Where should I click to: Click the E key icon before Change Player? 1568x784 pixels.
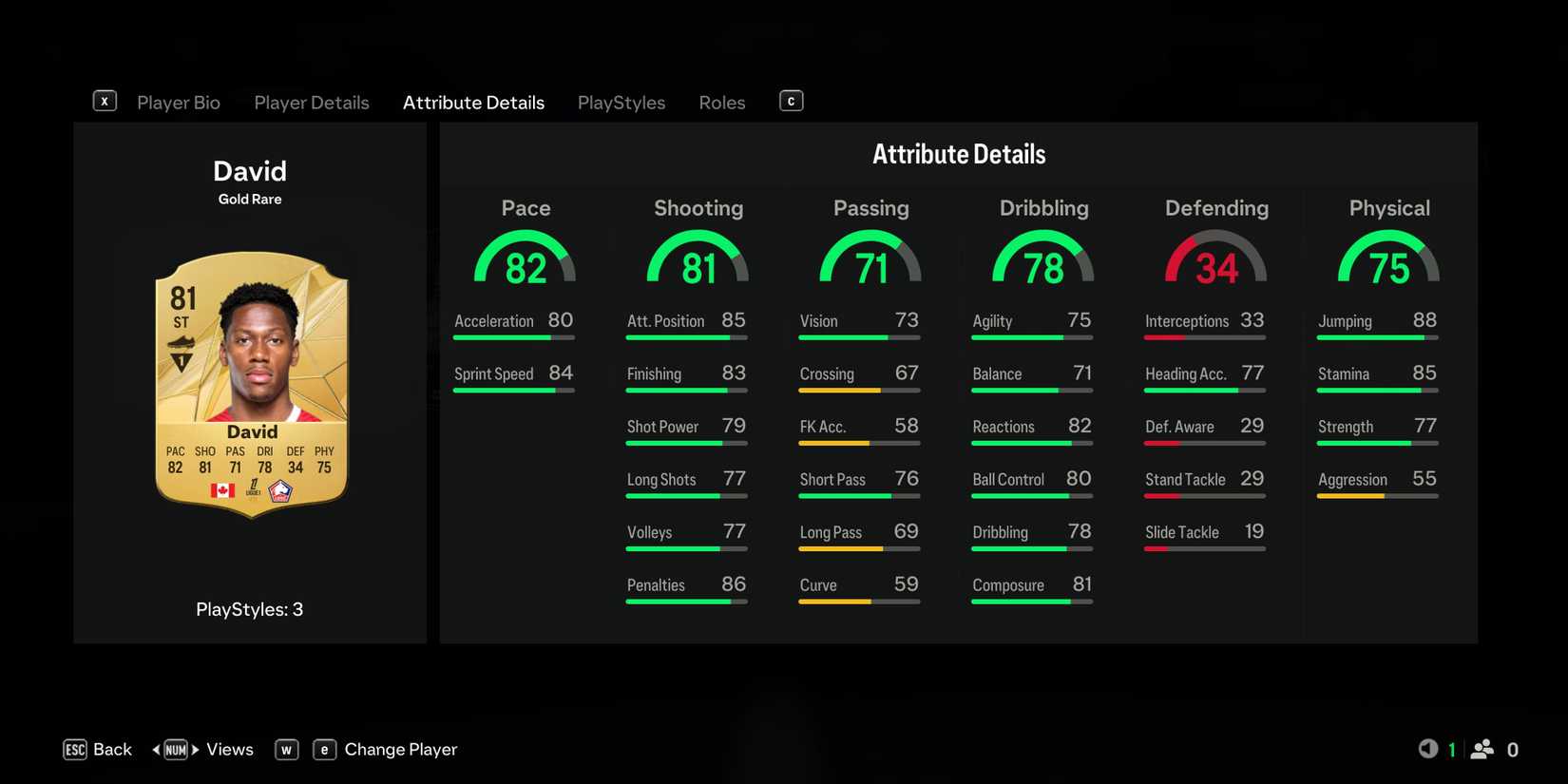coord(324,750)
